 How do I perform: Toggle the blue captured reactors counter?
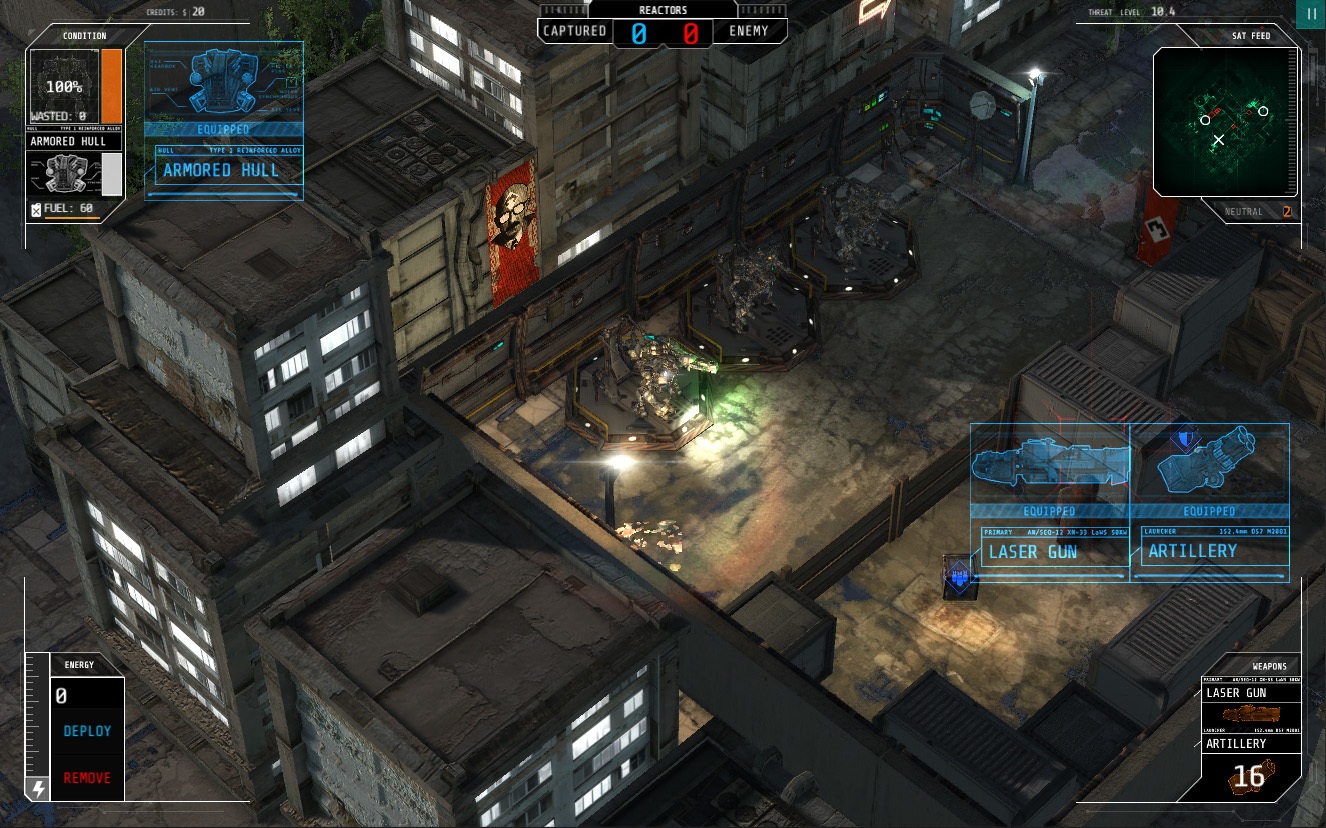coord(640,31)
